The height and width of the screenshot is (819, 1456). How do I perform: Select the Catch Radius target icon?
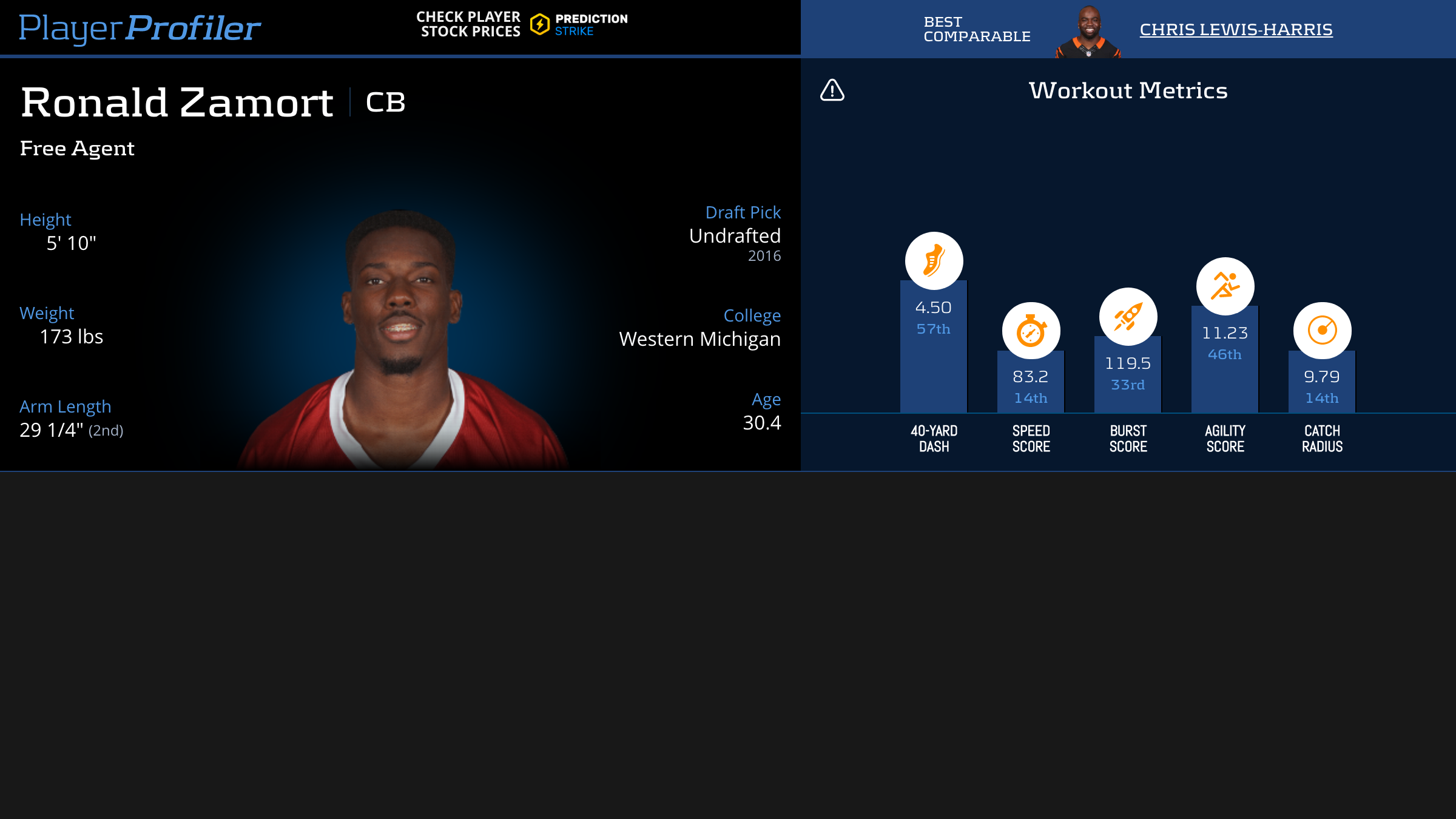click(x=1322, y=331)
